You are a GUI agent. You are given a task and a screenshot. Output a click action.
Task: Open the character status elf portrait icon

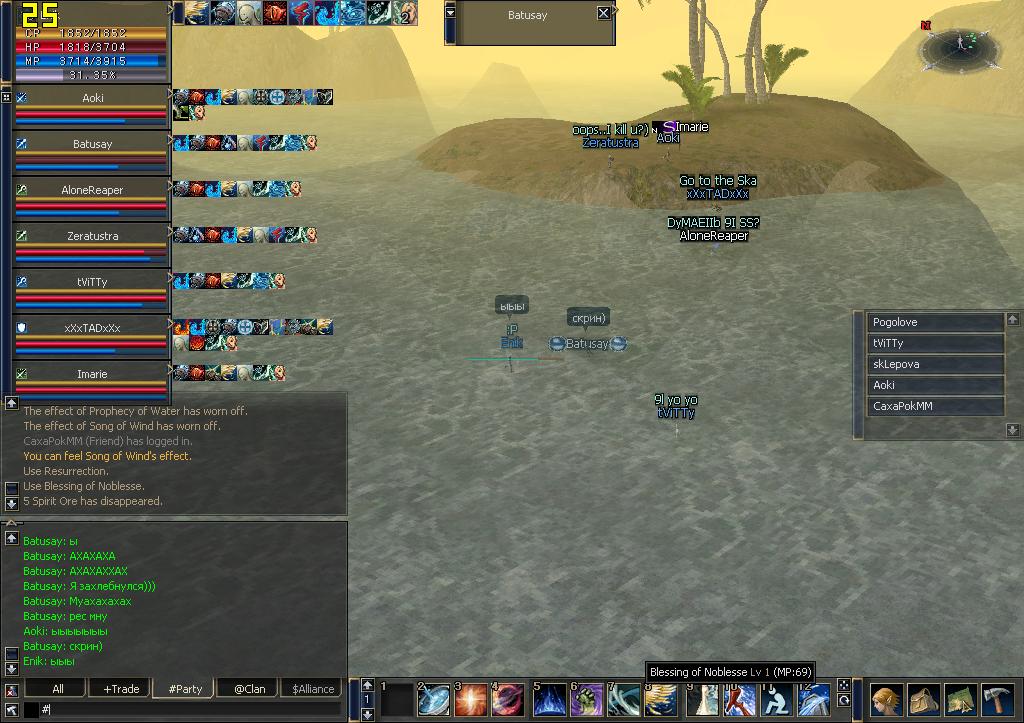coord(886,699)
